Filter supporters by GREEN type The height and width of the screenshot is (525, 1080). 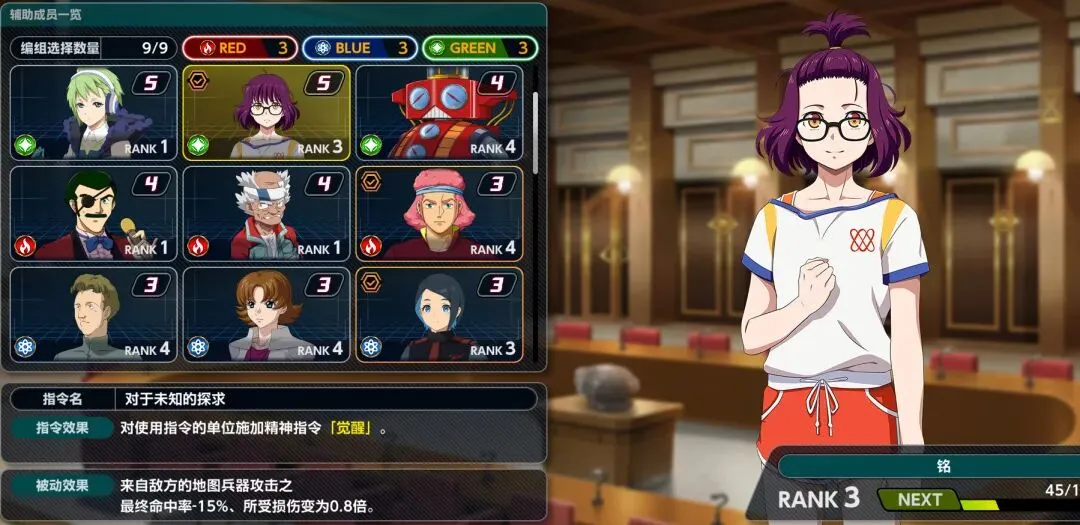coord(480,48)
